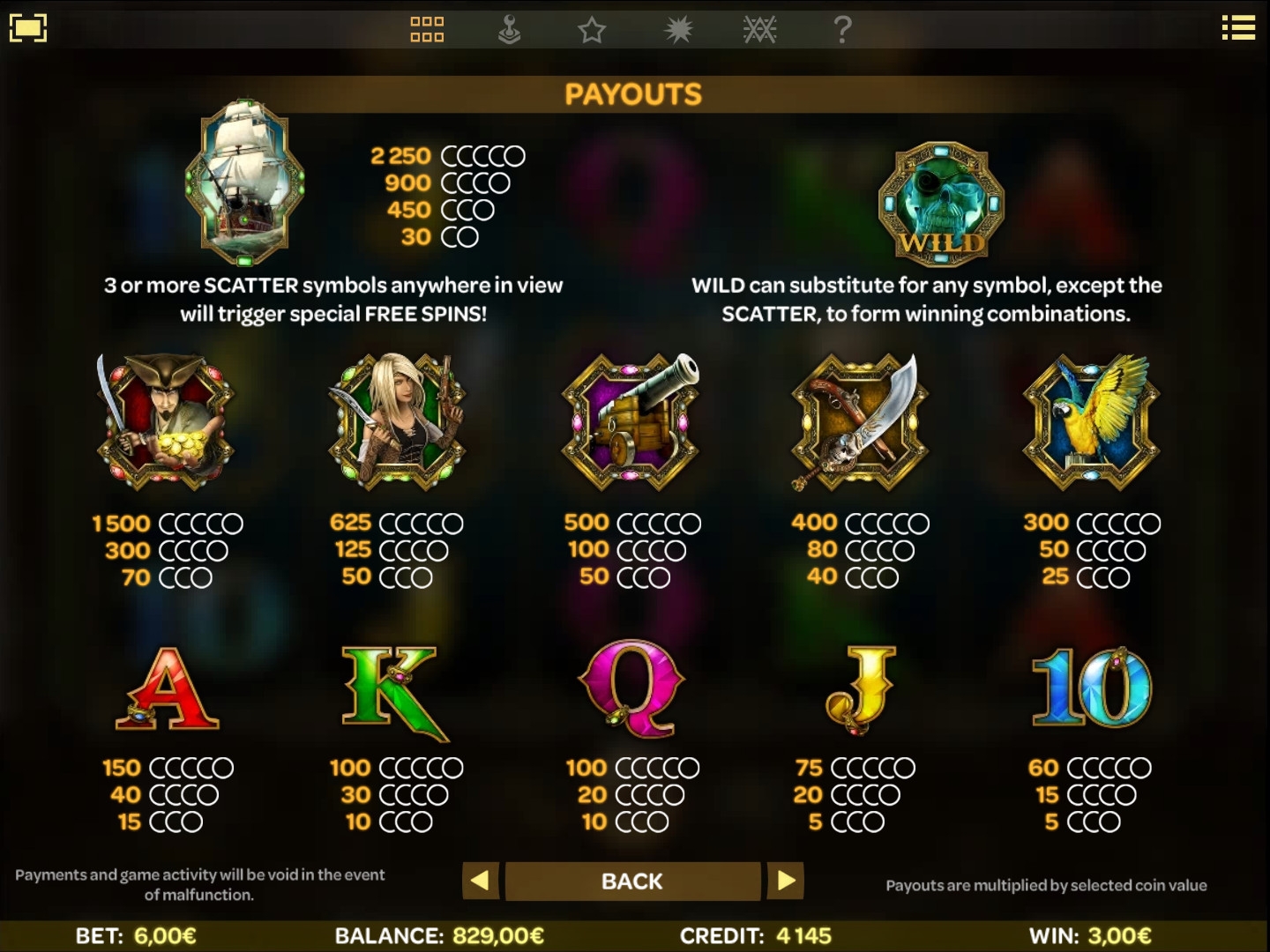The height and width of the screenshot is (952, 1270).
Task: Toggle the fullscreen icon
Action: coord(27,28)
